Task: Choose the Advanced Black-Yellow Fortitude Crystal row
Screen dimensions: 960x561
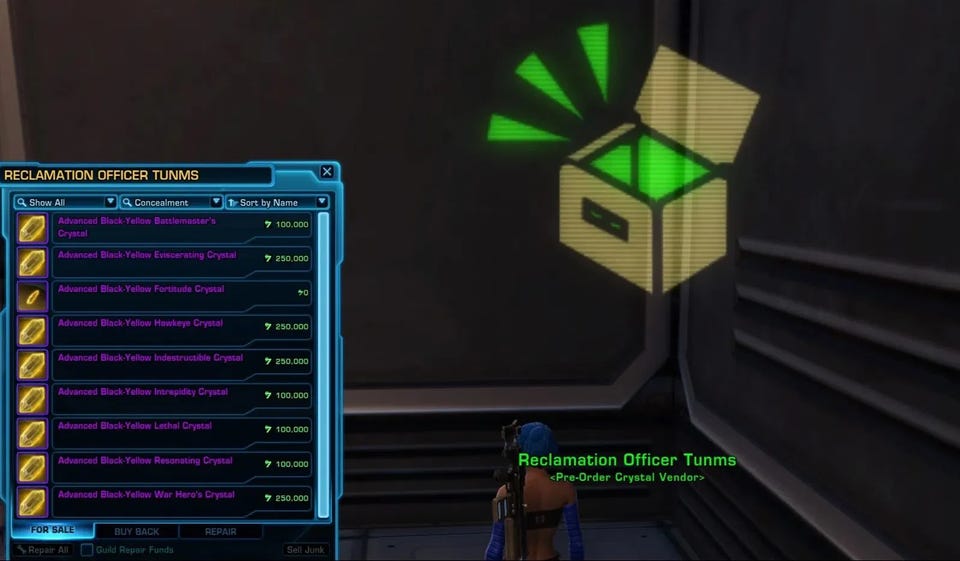Action: [x=165, y=296]
